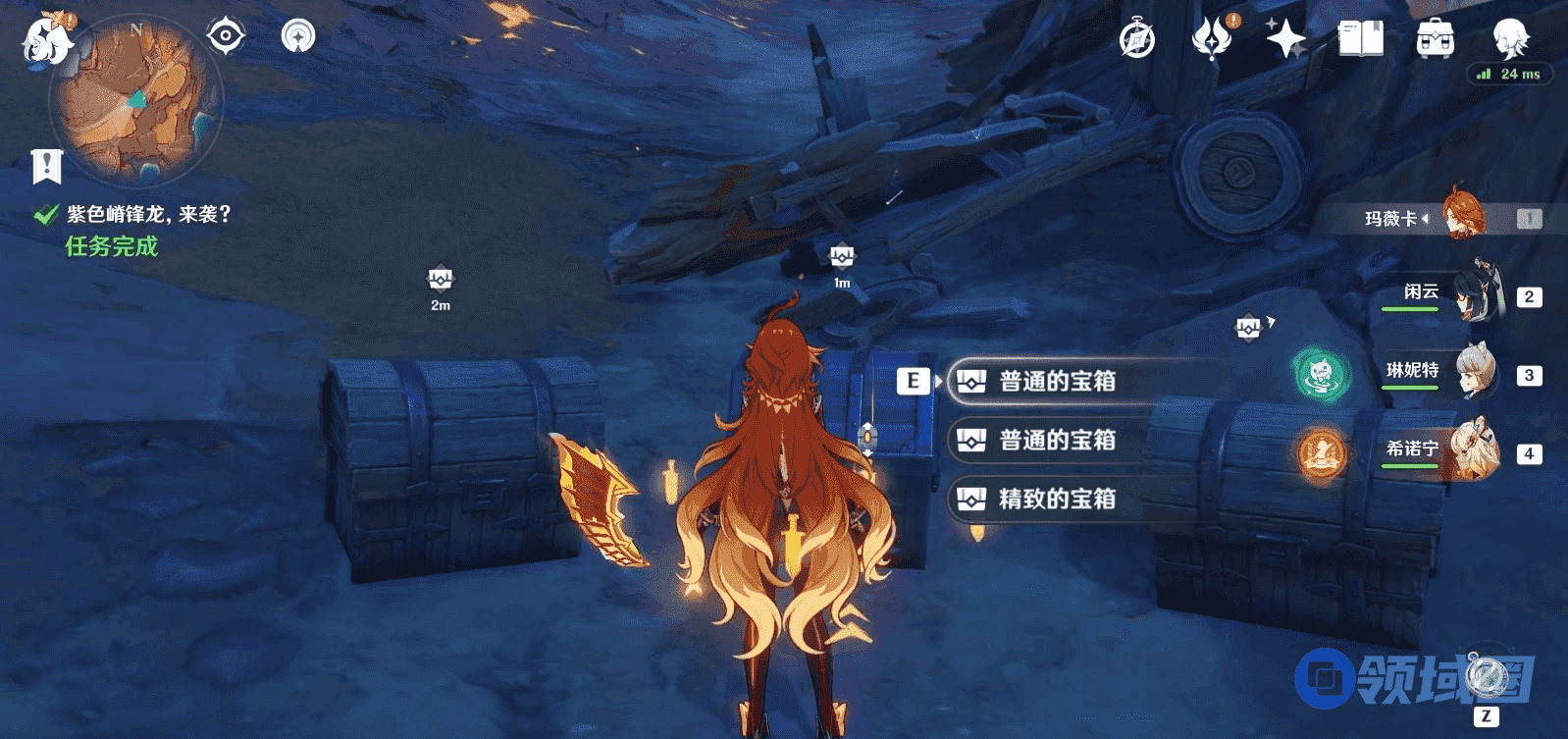Open the 紫色峭锋龙，来袭？ quest tracker

(x=147, y=214)
